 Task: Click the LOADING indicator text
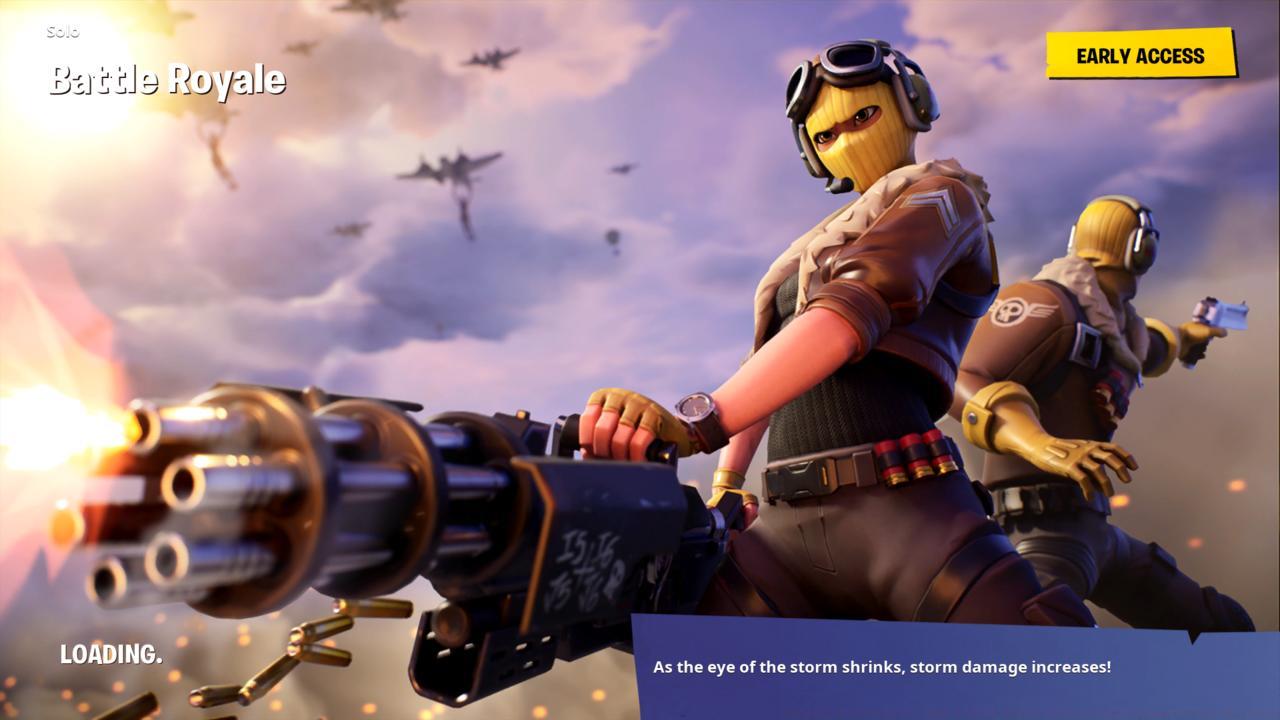(110, 655)
